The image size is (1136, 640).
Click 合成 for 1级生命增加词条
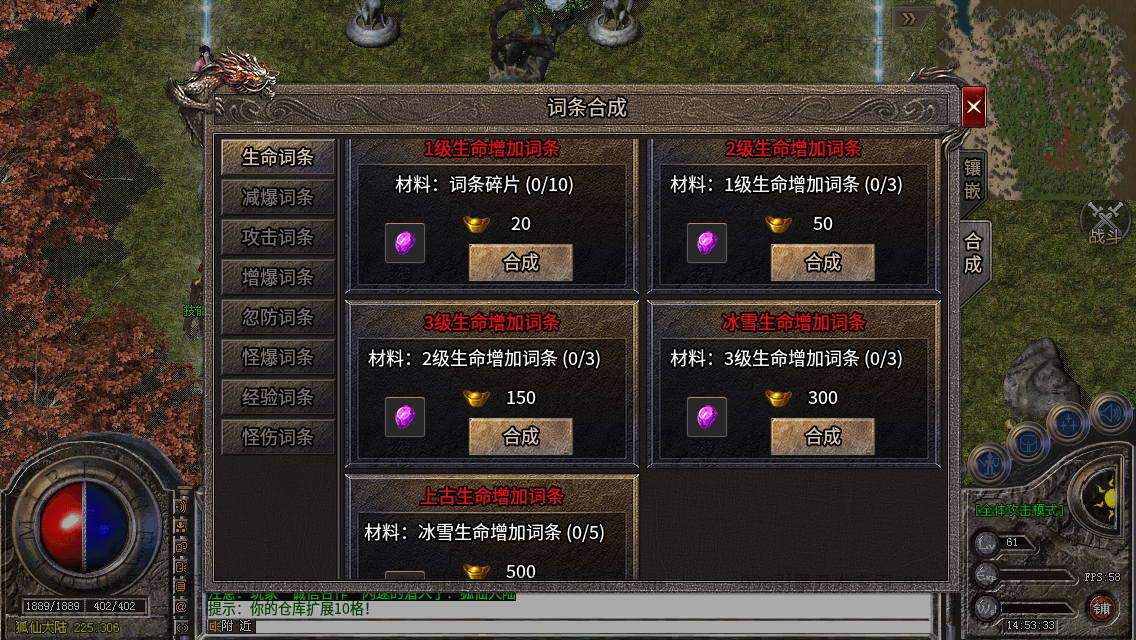pyautogui.click(x=521, y=262)
